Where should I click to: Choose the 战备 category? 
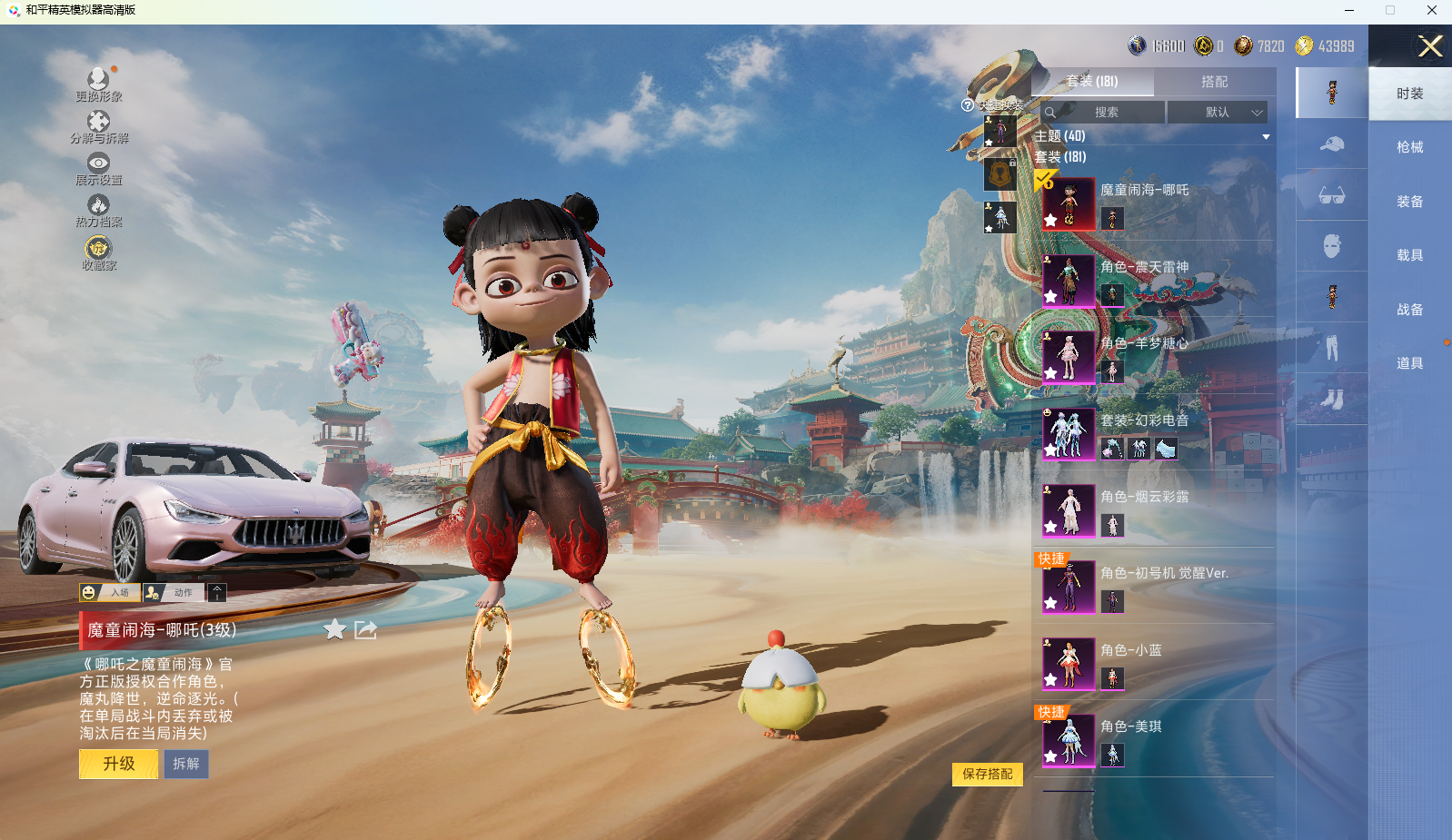click(1409, 310)
